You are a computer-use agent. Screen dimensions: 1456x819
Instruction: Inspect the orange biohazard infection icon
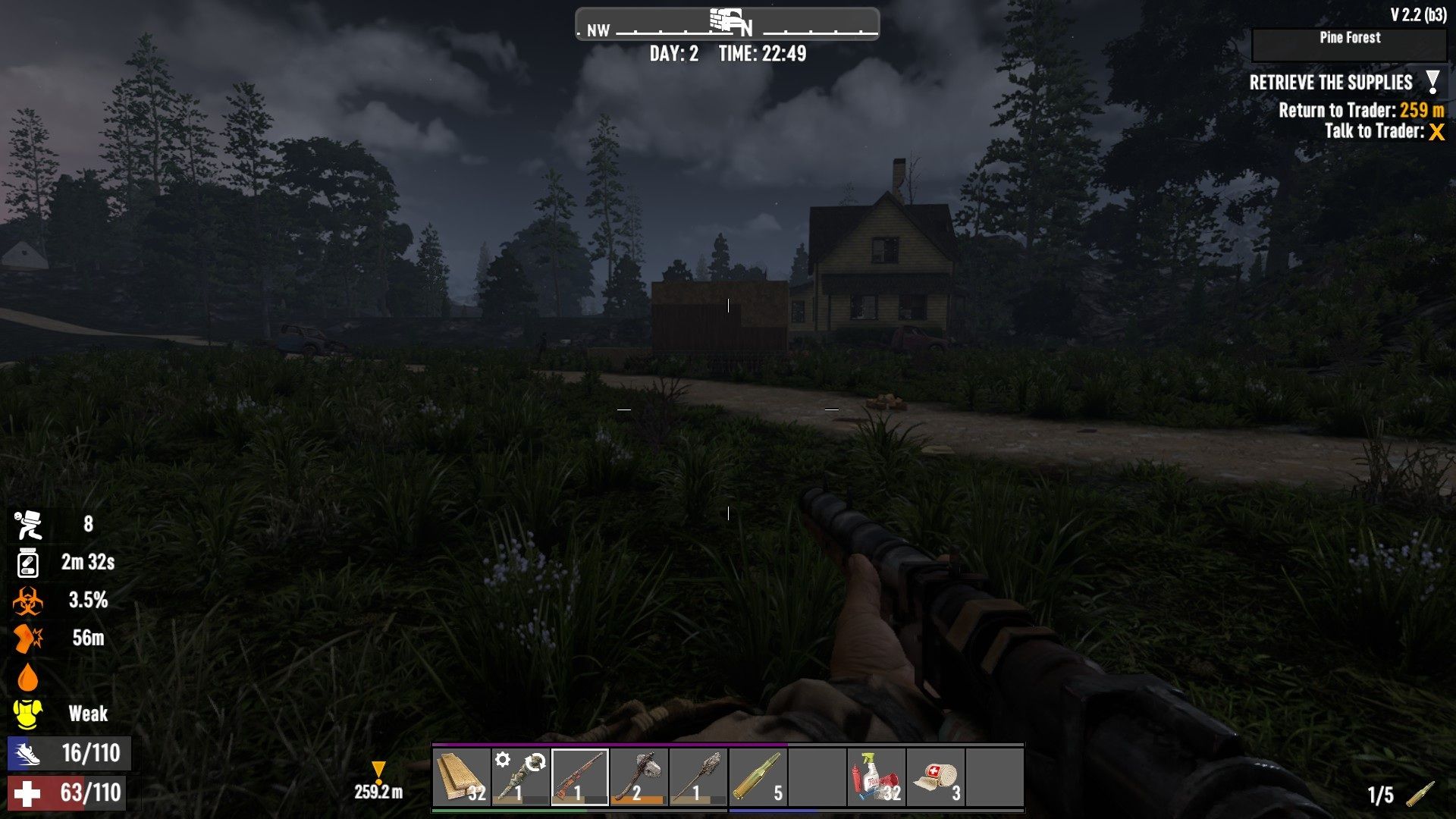click(x=28, y=601)
